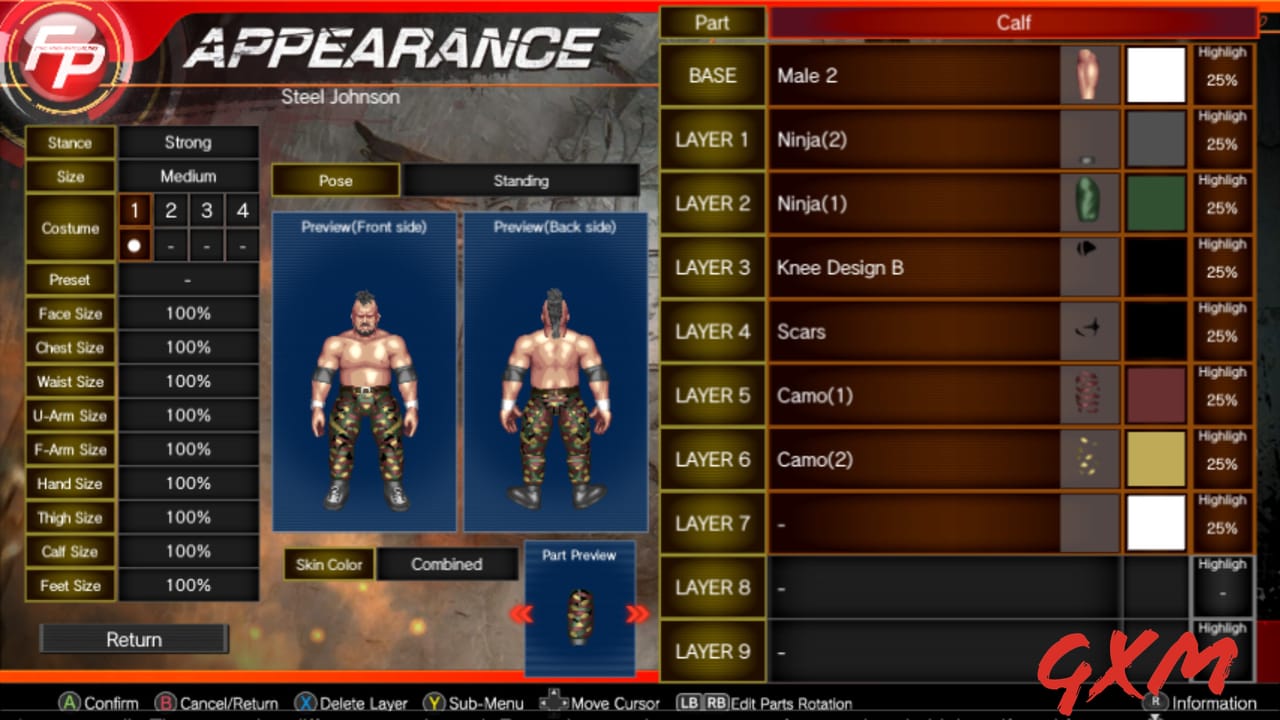Screen dimensions: 1280x720
Task: Open the Combined skin color selector
Action: point(446,564)
